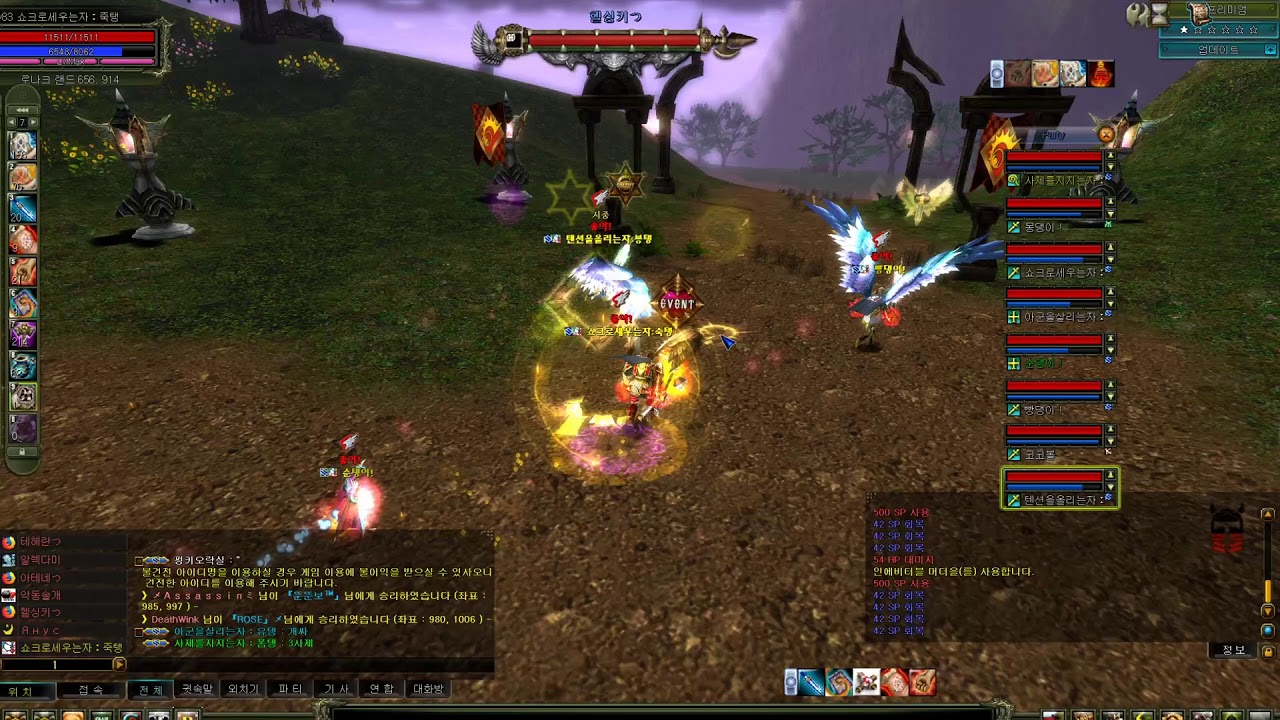Close the Party panel with orange X

1105,134
